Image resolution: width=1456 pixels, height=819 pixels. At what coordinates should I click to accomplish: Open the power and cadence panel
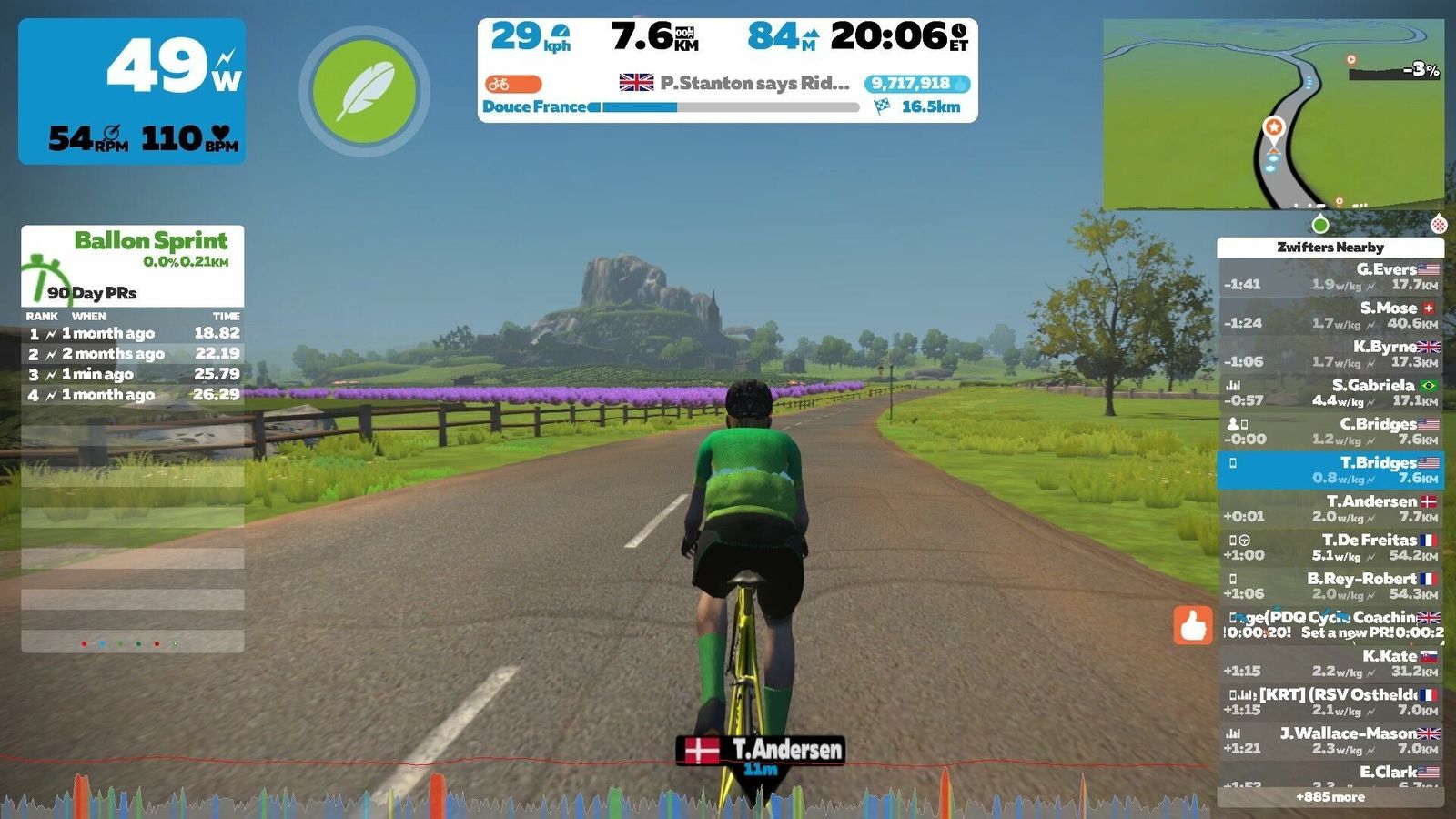click(132, 91)
